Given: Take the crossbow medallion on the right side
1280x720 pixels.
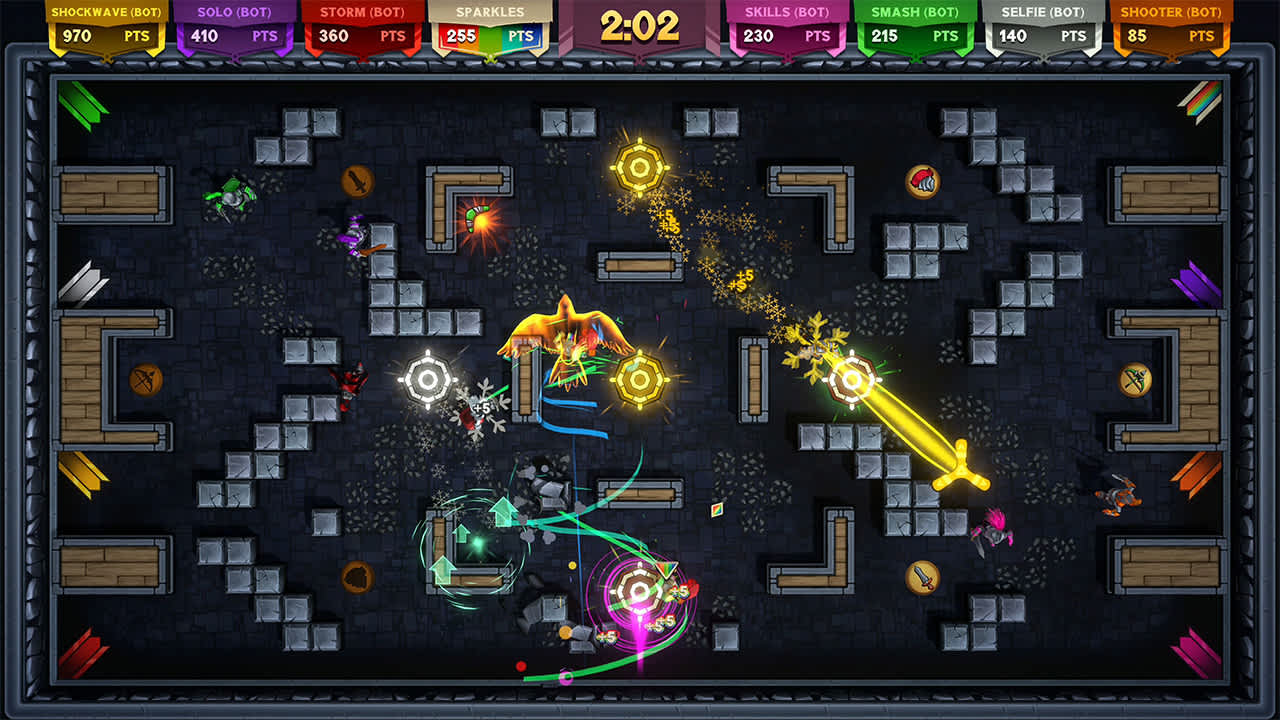Looking at the screenshot, I should [1134, 378].
